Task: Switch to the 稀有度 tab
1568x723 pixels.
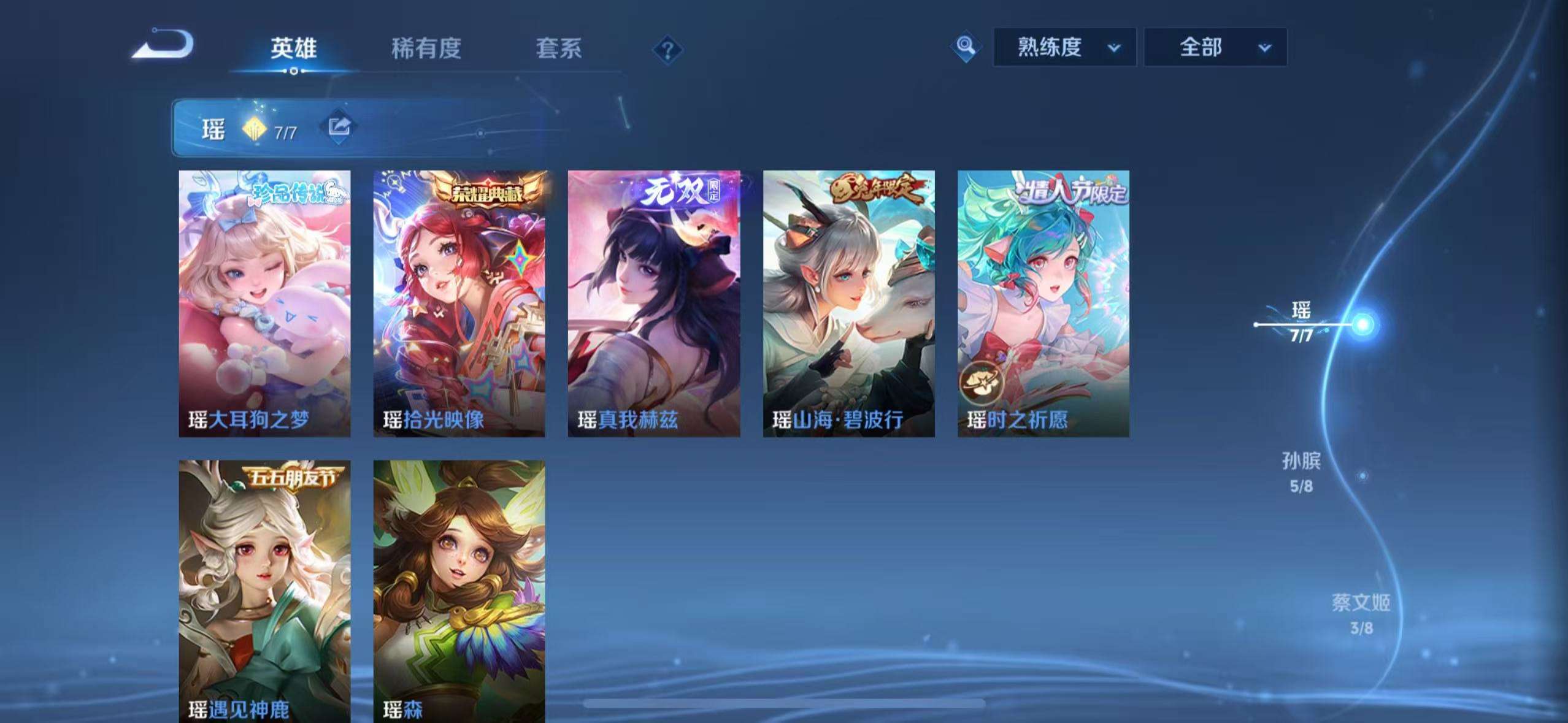Action: (426, 48)
